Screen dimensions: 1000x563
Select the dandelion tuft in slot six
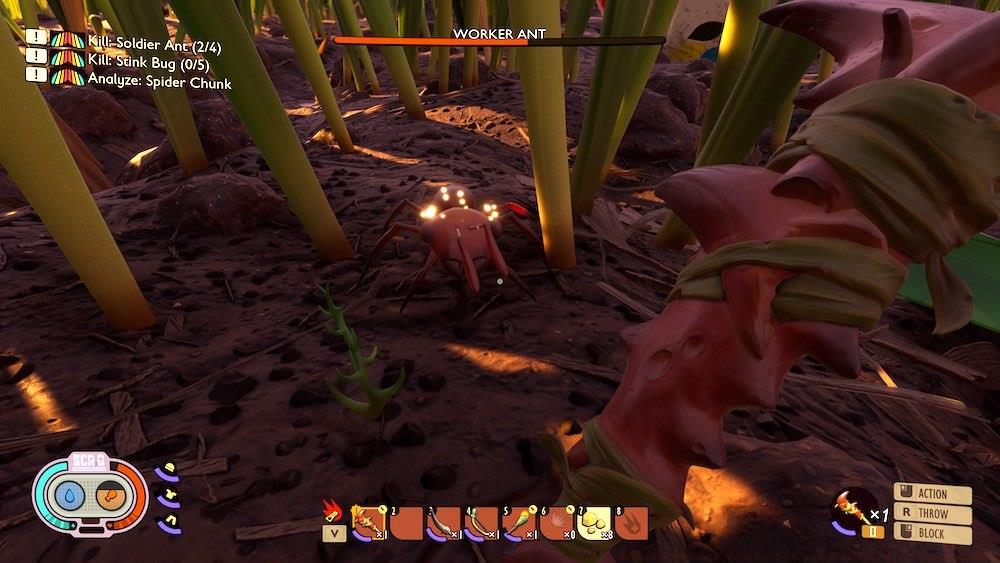pos(557,522)
